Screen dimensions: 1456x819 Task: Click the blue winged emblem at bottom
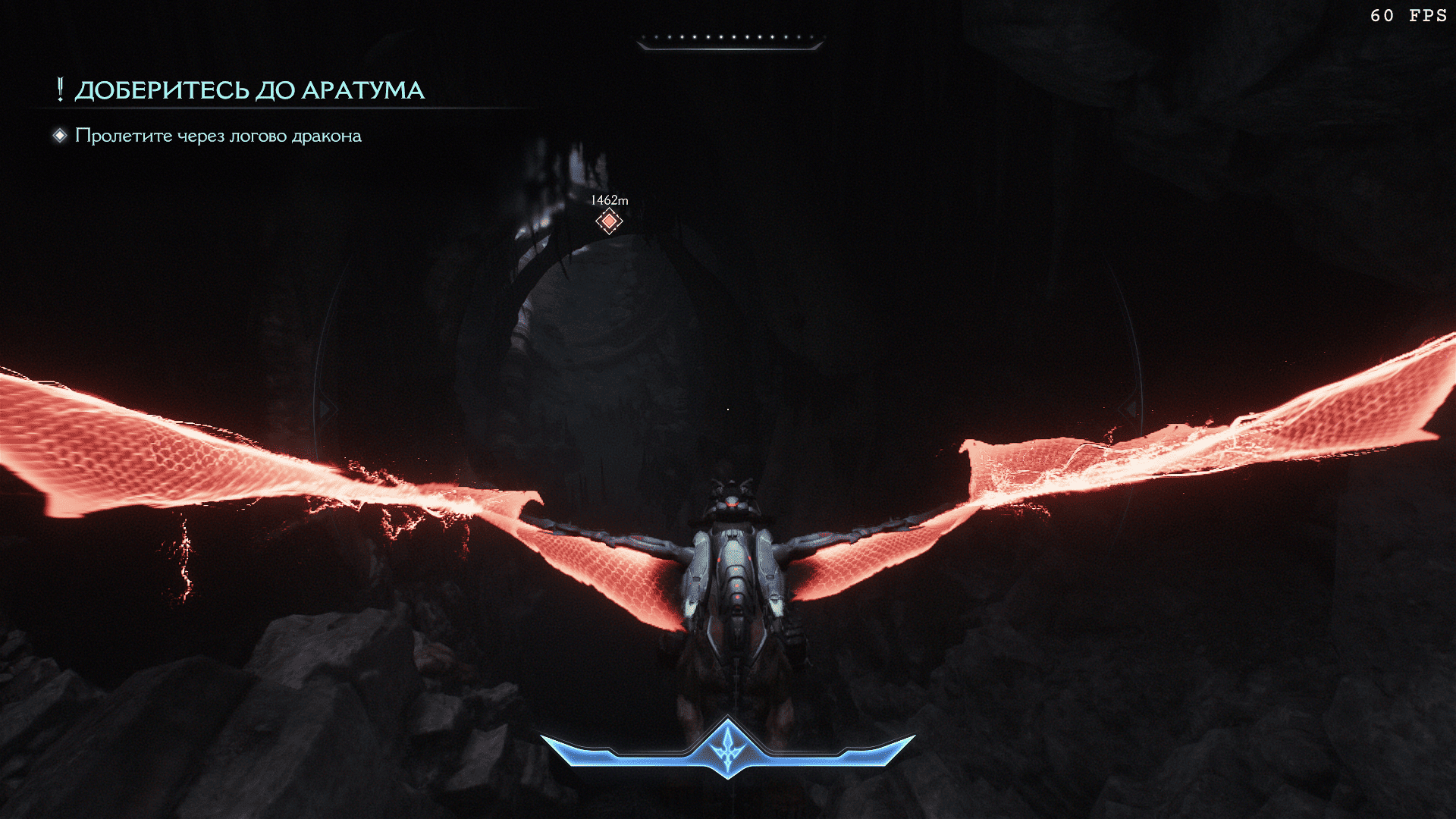coord(728,747)
